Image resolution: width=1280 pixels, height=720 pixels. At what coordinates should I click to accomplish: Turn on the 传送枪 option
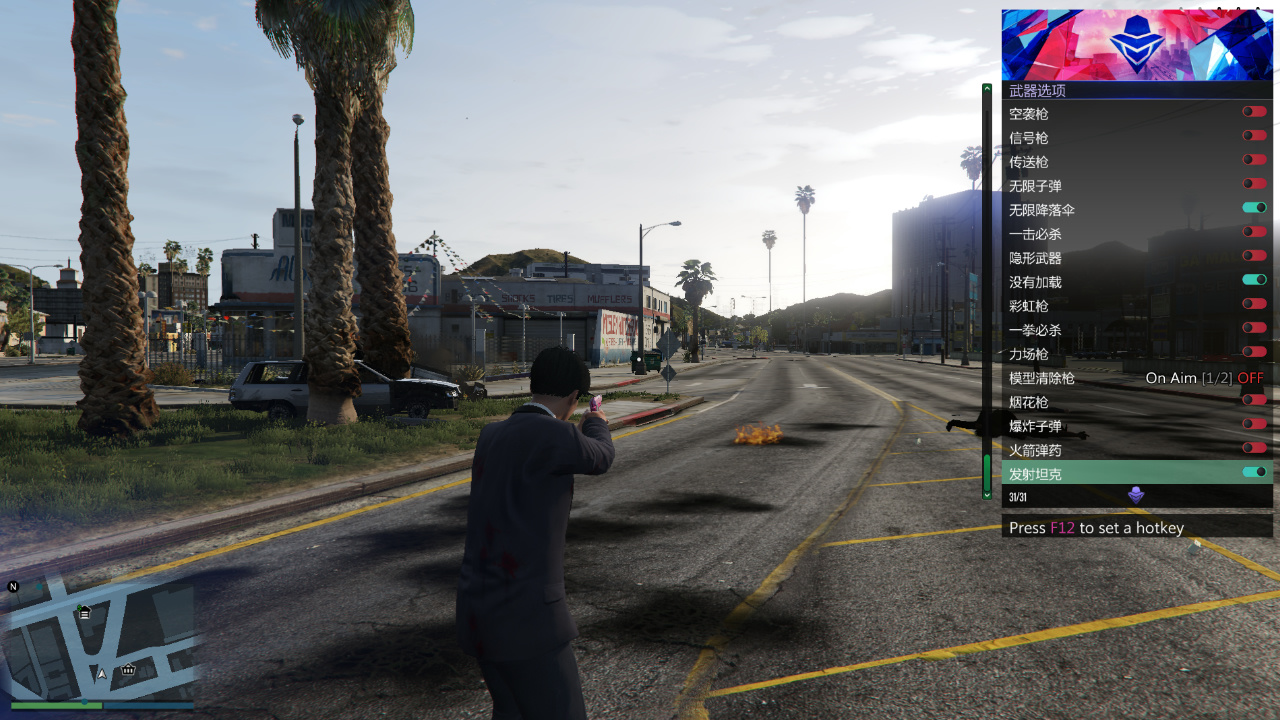coord(1254,160)
